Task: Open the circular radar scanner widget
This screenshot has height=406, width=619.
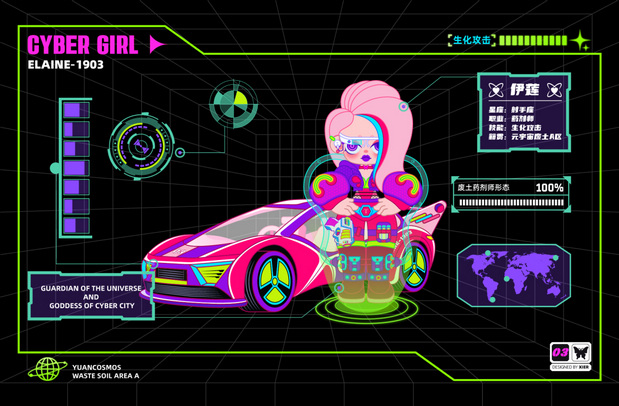Action: (x=142, y=150)
